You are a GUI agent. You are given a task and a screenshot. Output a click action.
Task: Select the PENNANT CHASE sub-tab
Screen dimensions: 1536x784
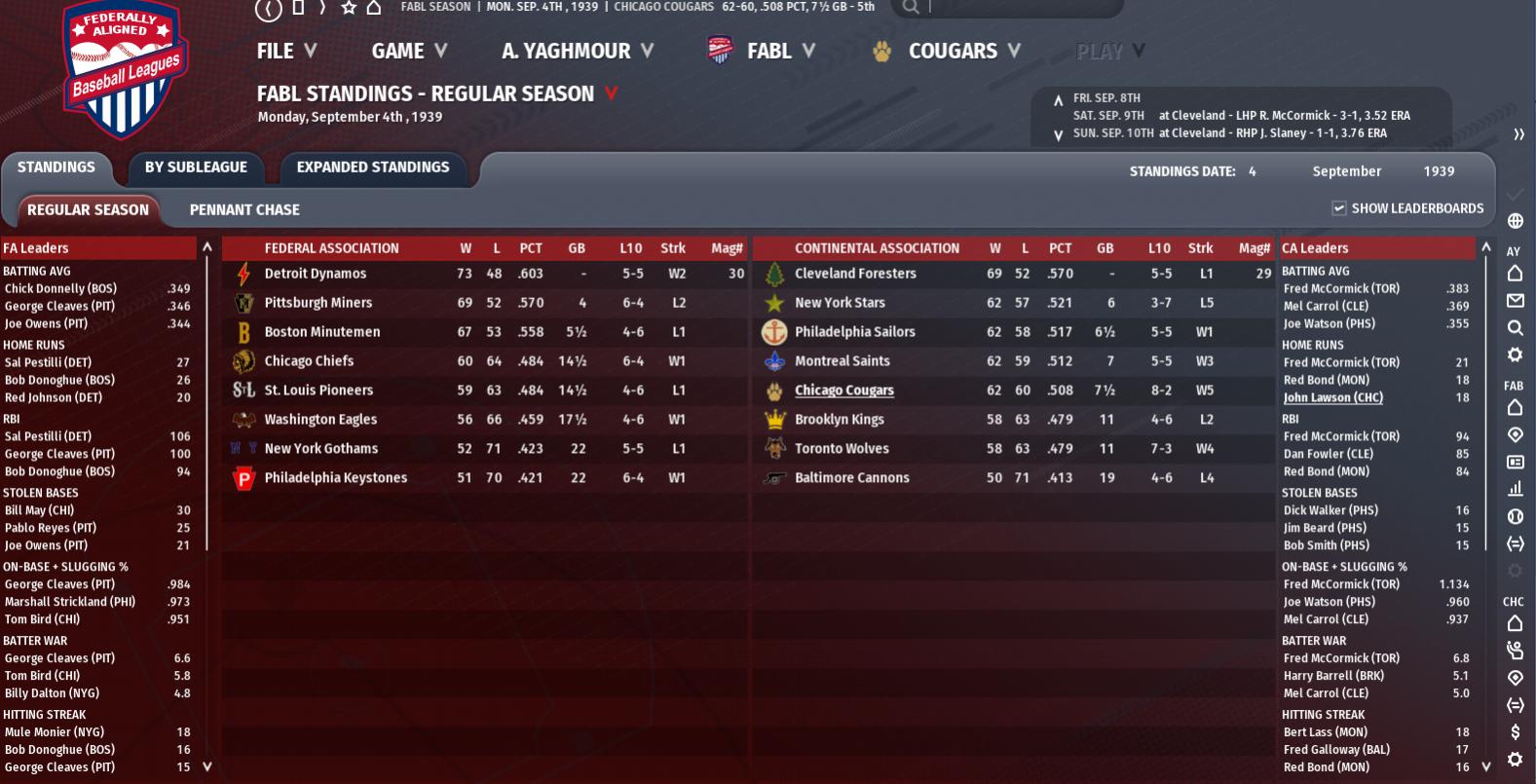244,209
